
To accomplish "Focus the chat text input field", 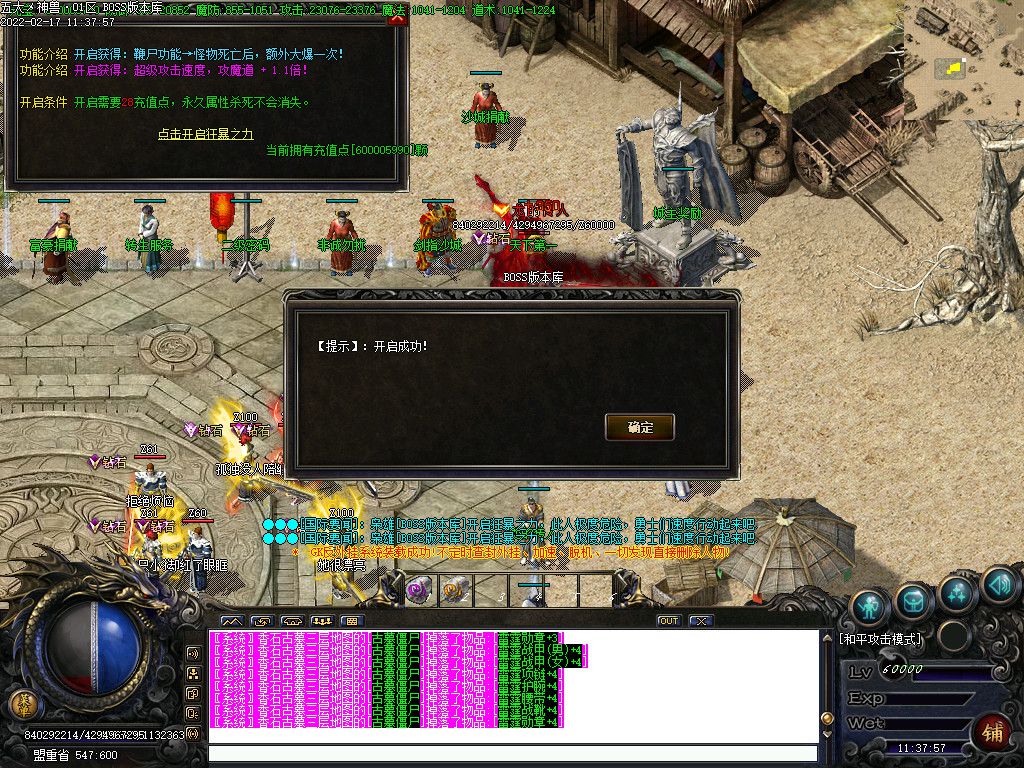I will [x=512, y=754].
